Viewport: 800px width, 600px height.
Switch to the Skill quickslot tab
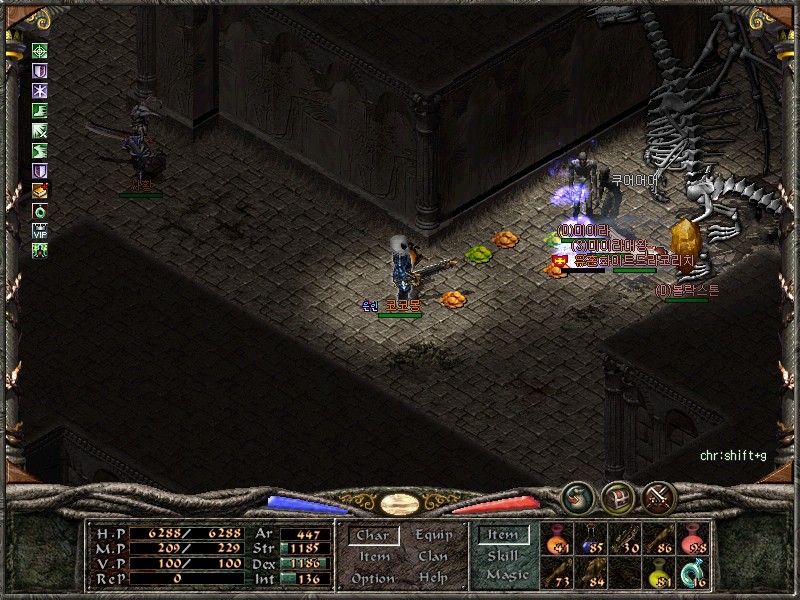click(503, 556)
